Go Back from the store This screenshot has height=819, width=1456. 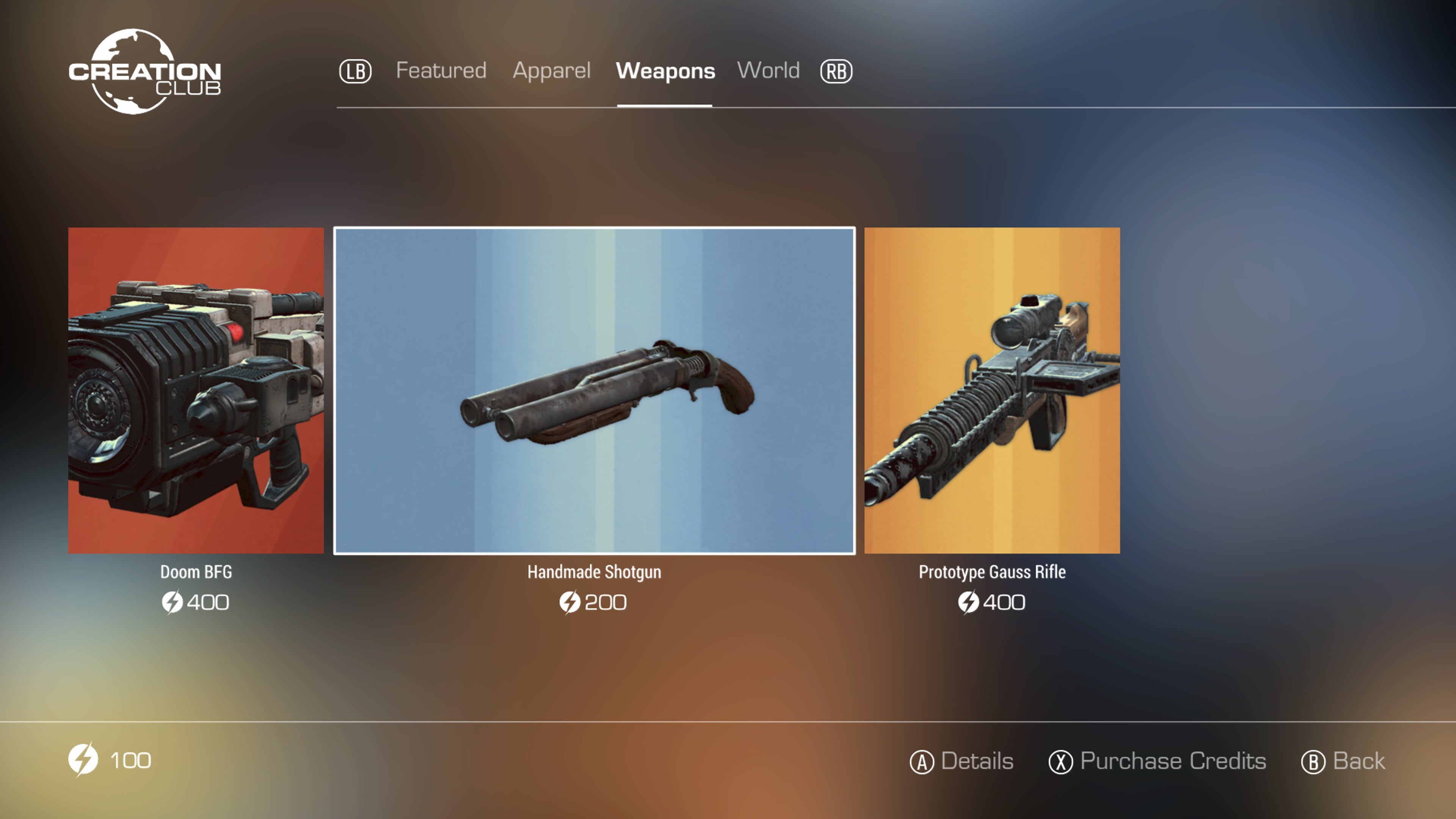[1343, 761]
